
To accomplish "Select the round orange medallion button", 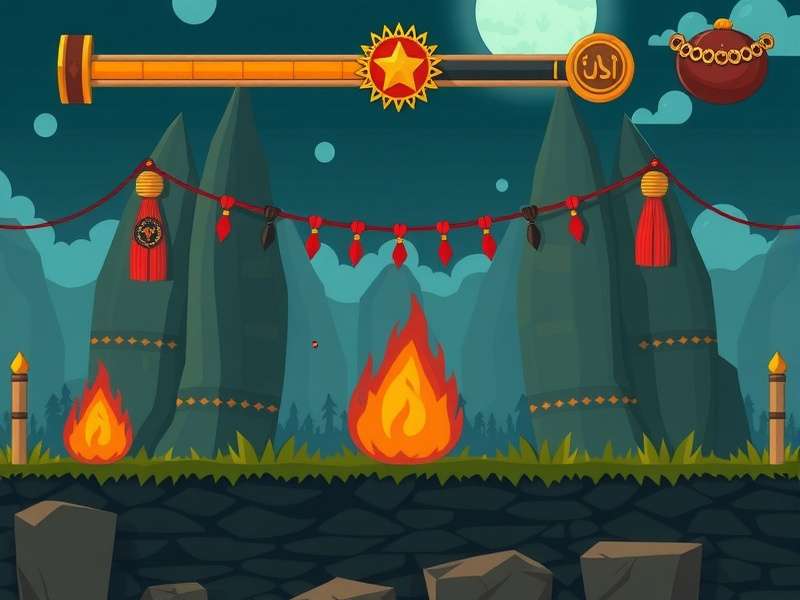I will (600, 68).
